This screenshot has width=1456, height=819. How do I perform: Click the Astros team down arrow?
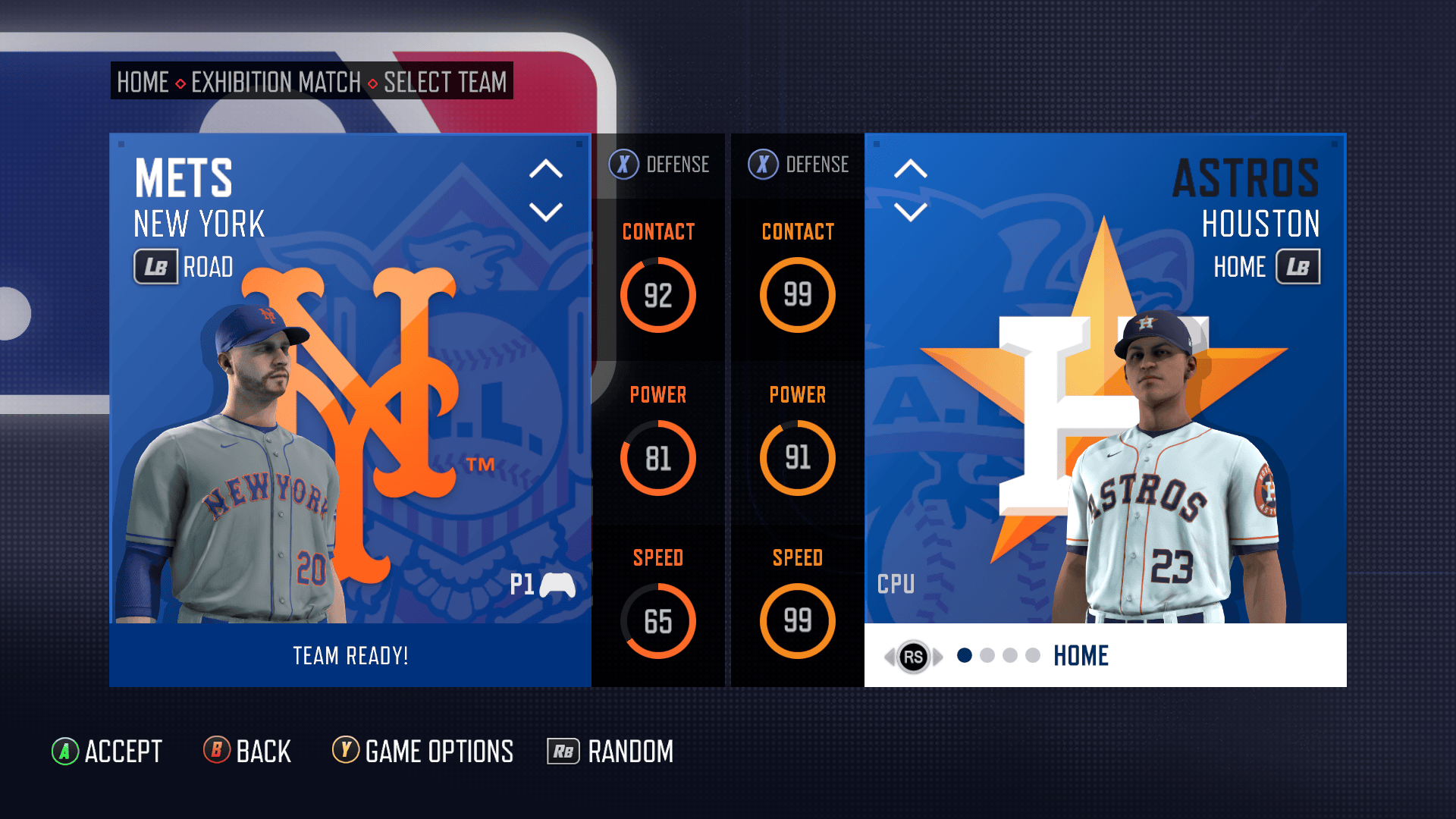910,212
